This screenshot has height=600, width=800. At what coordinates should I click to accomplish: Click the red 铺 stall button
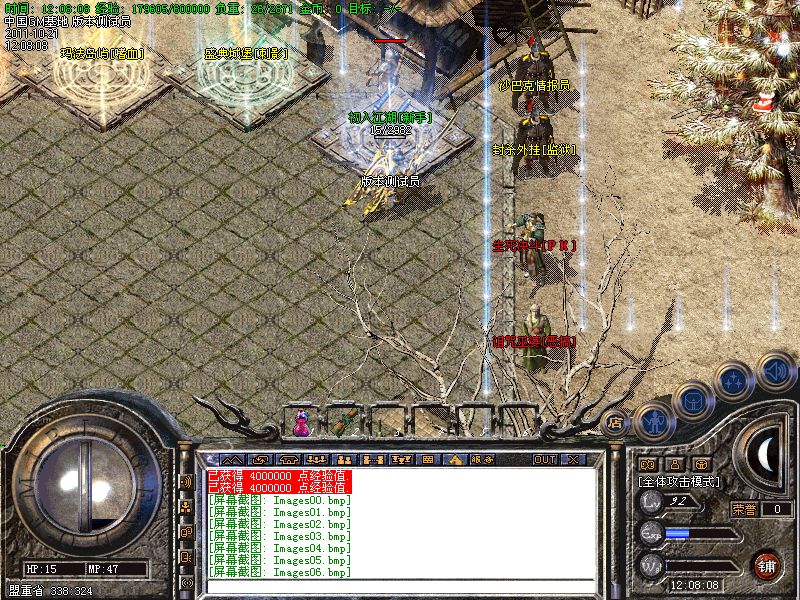coord(766,564)
